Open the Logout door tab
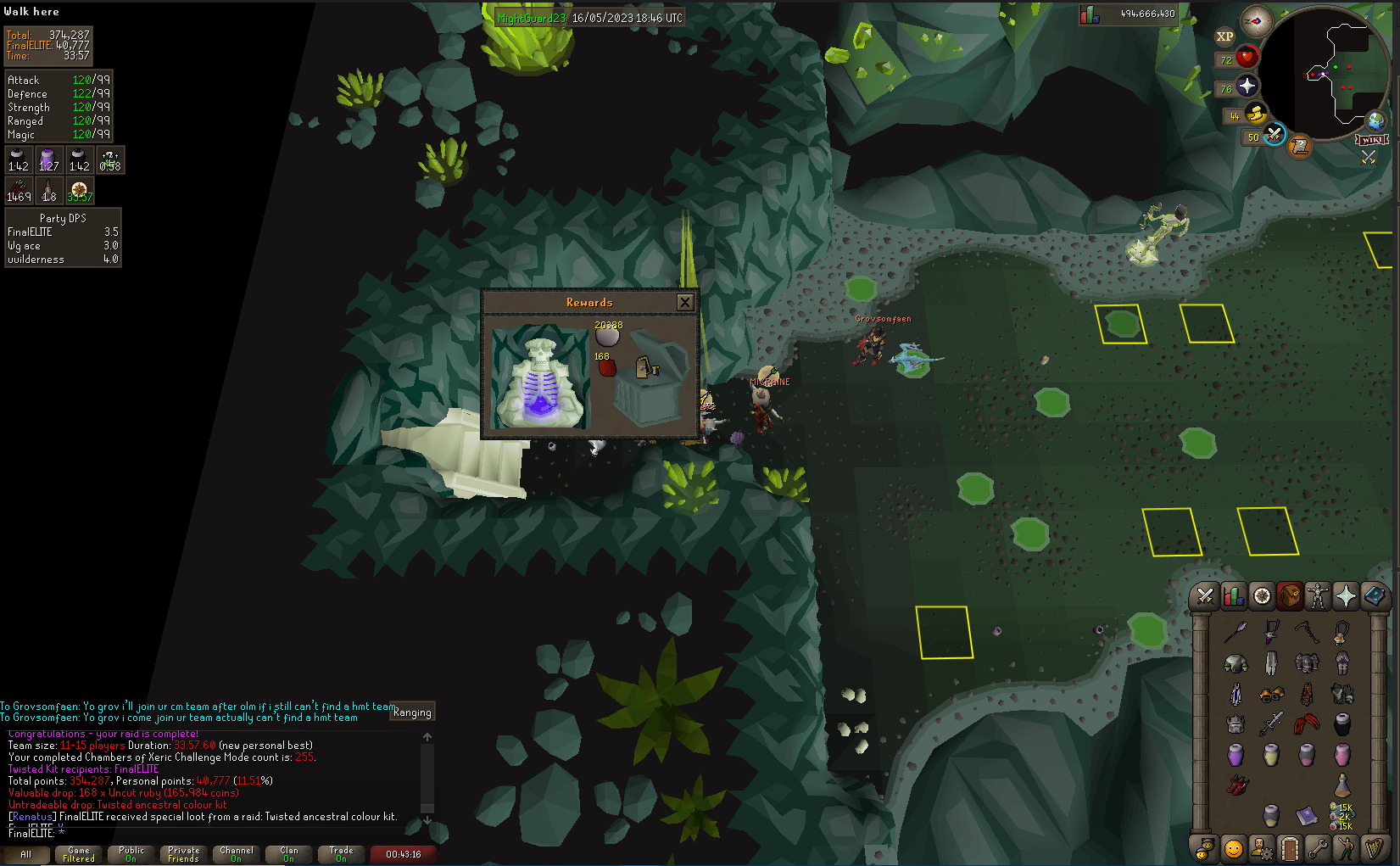 pos(1289,848)
